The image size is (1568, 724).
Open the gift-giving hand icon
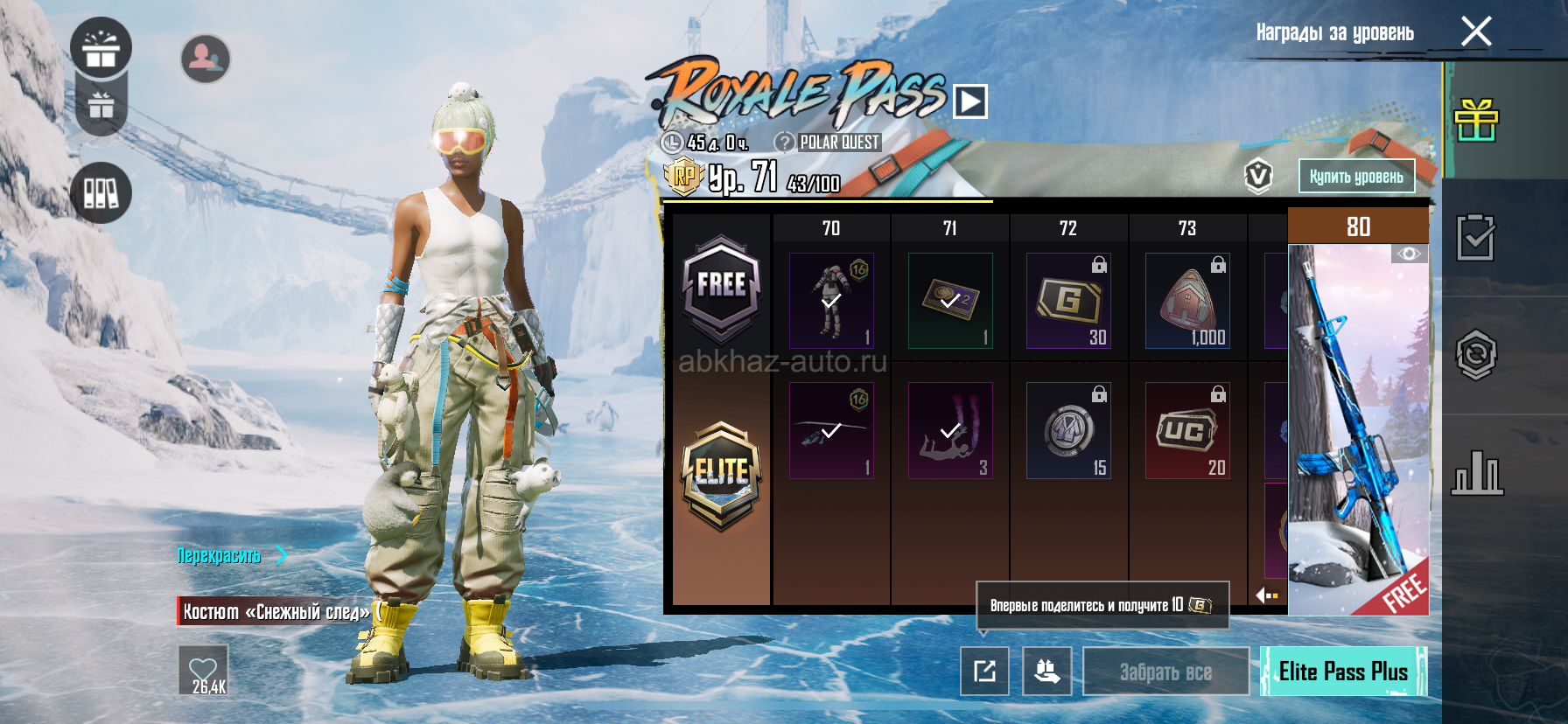pos(1046,672)
